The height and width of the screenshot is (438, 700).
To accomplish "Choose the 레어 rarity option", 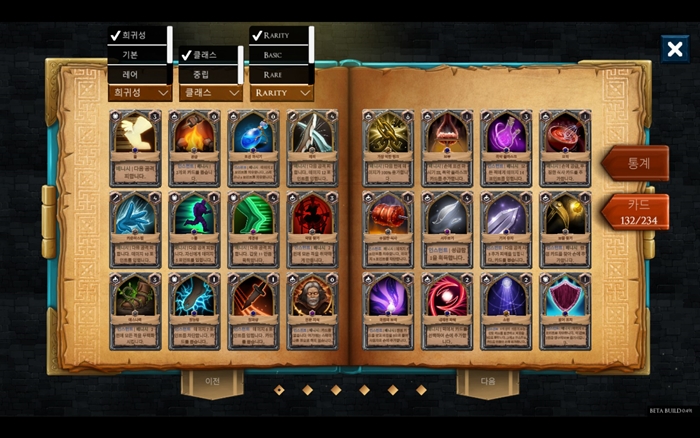I will tap(137, 74).
